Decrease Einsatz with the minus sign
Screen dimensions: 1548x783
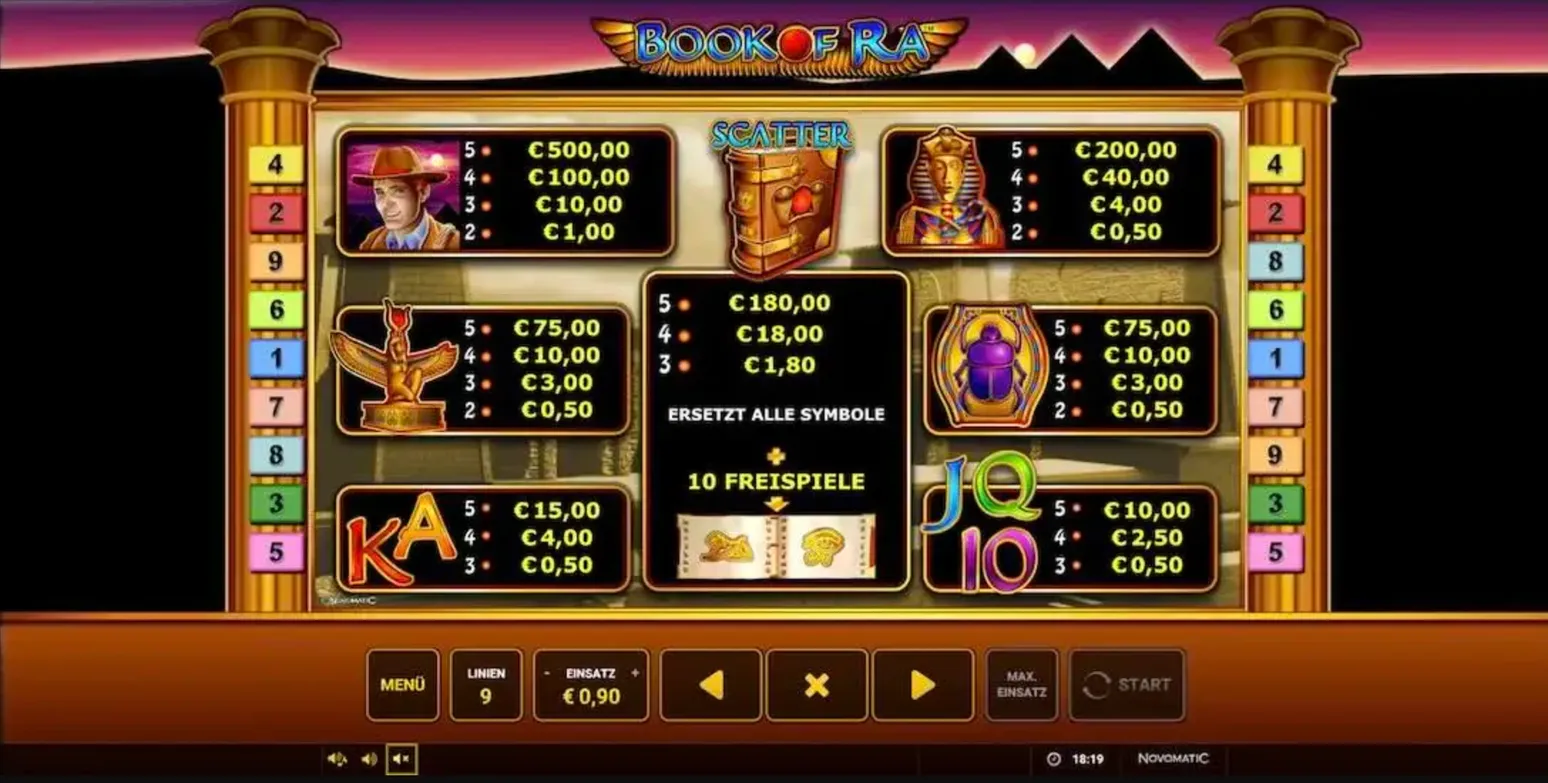pos(547,673)
